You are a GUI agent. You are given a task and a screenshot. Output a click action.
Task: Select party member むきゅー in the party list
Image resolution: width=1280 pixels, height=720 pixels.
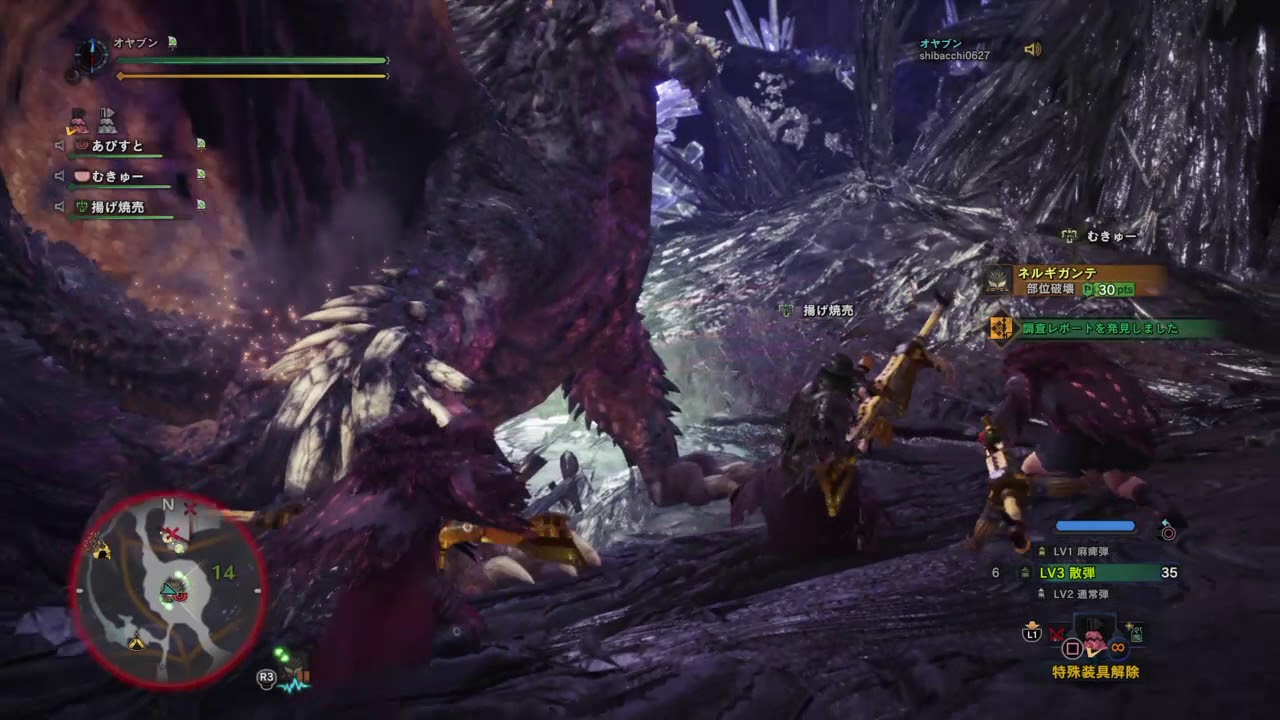pyautogui.click(x=117, y=177)
